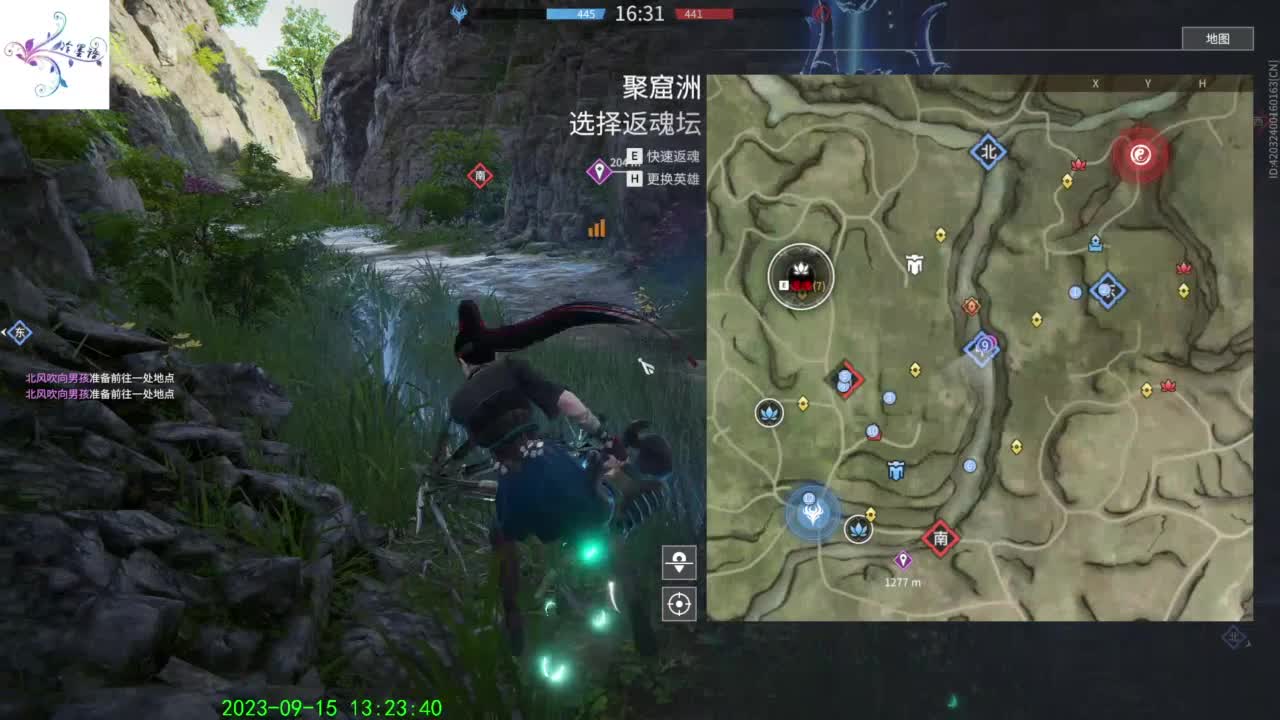The image size is (1280, 720).
Task: Select the red yin-yang zone icon top-right of map
Action: coord(1141,156)
